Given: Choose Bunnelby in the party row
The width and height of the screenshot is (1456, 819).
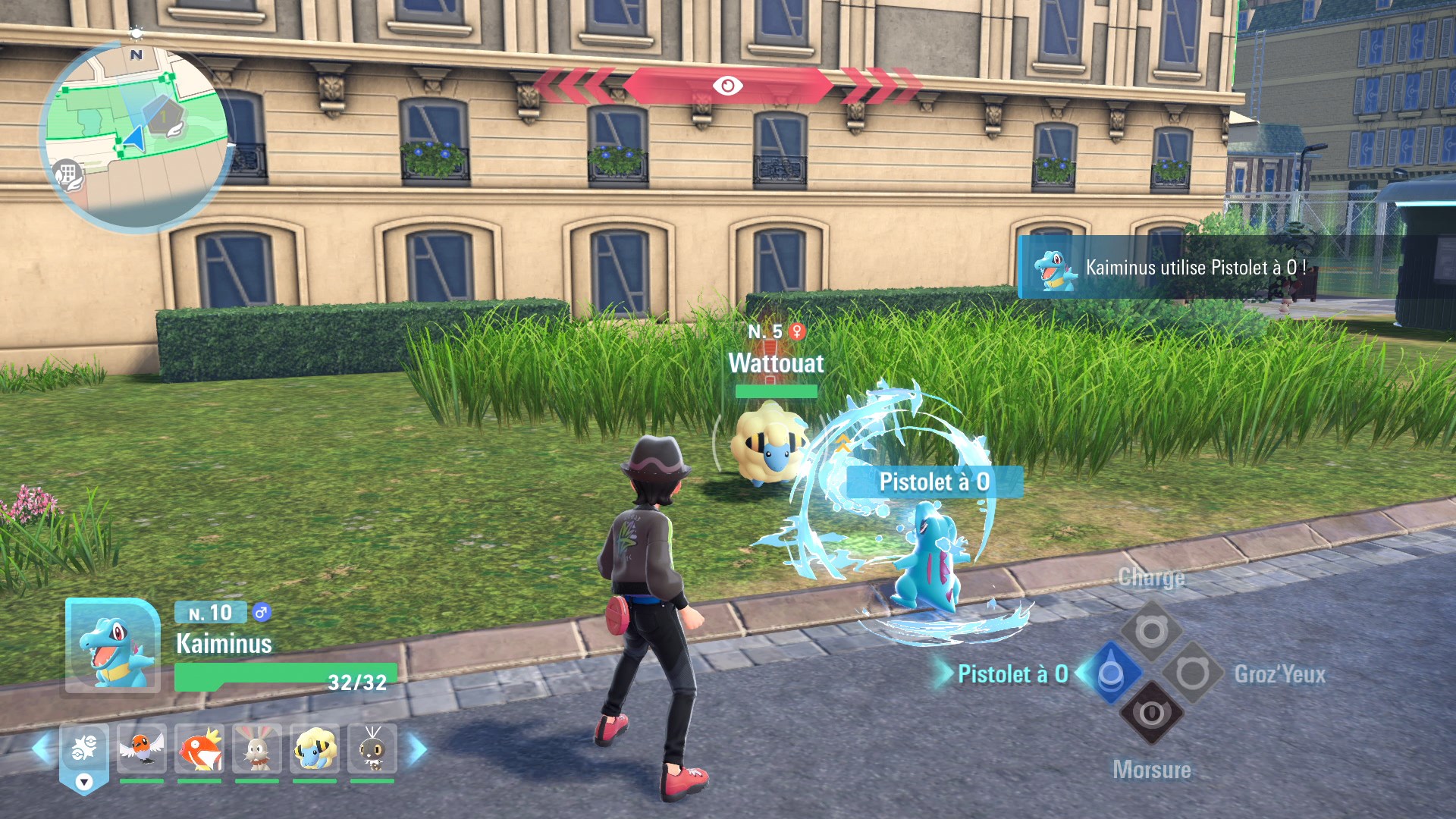Looking at the screenshot, I should pos(257,748).
